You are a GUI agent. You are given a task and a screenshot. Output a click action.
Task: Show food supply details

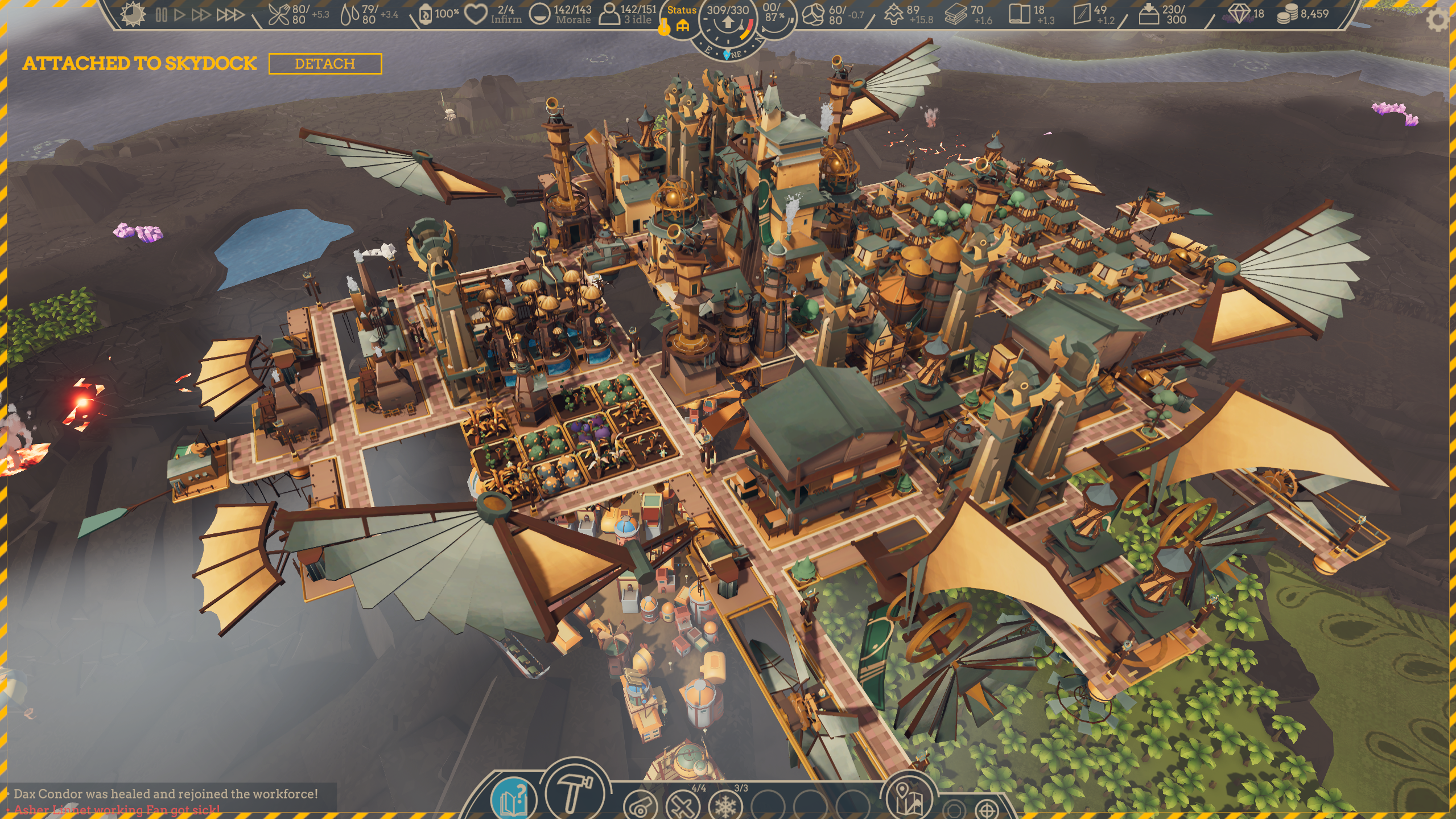279,15
